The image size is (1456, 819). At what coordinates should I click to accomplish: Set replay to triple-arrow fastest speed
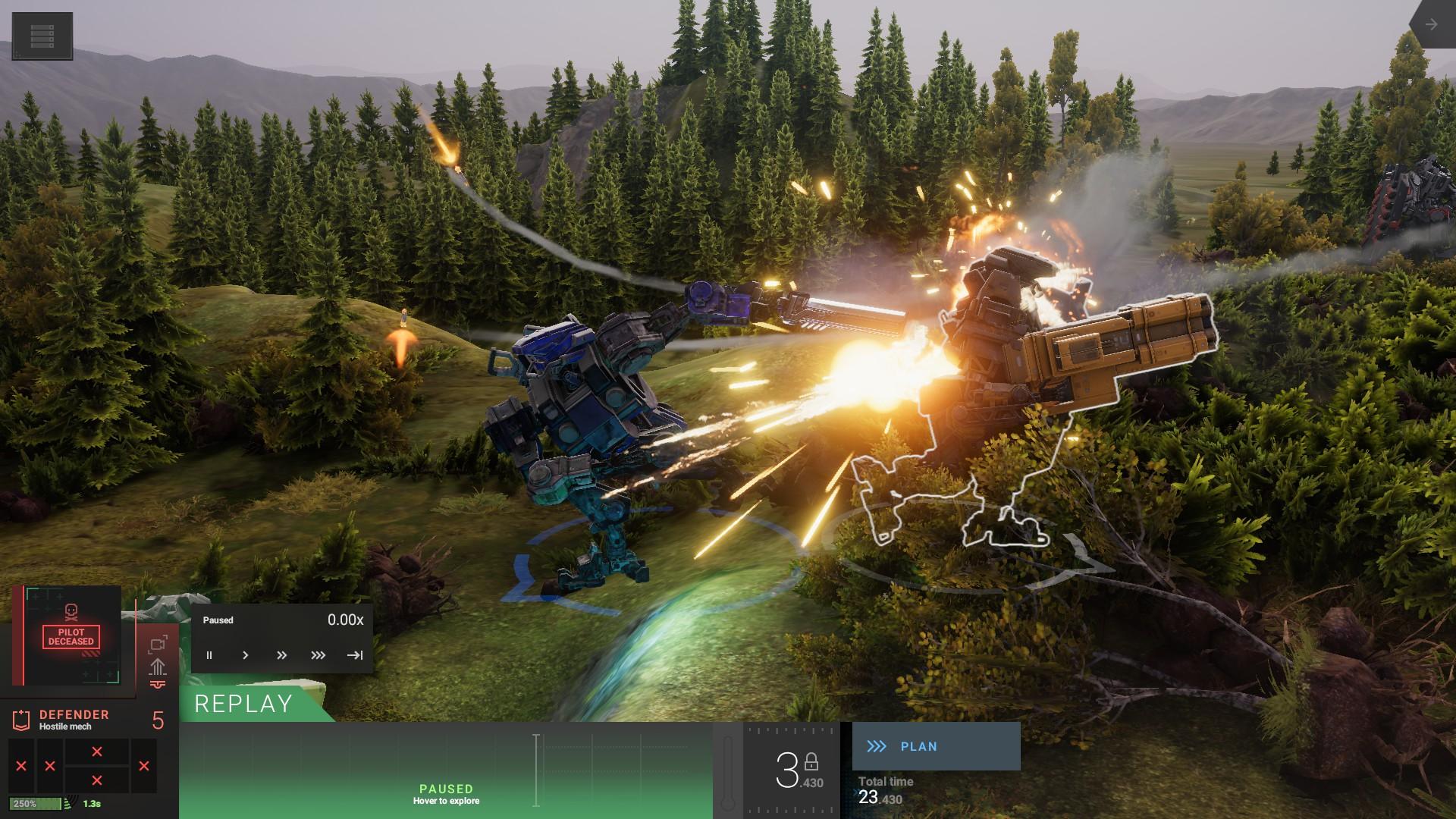(x=318, y=655)
